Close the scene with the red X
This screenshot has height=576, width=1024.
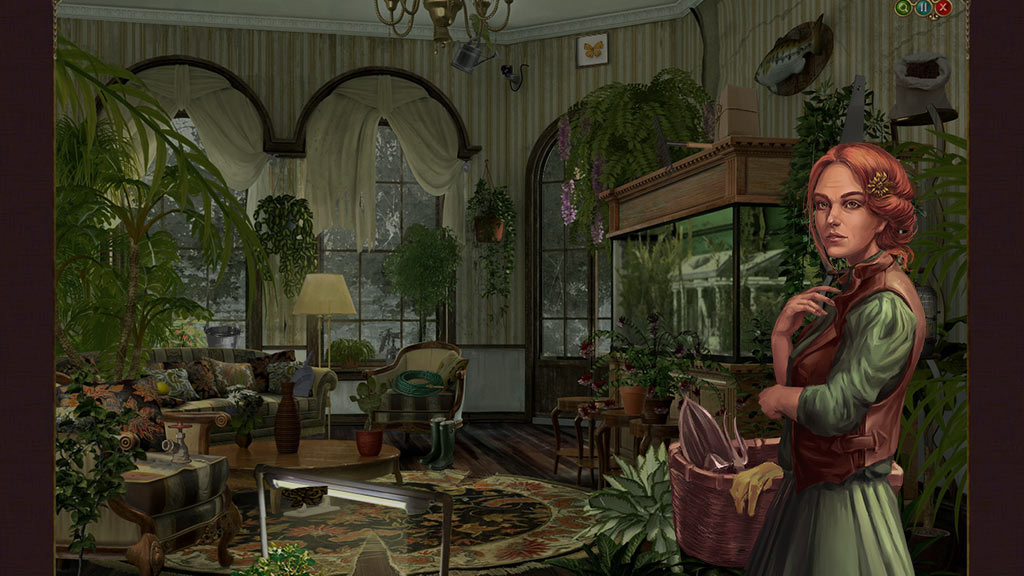click(x=943, y=8)
